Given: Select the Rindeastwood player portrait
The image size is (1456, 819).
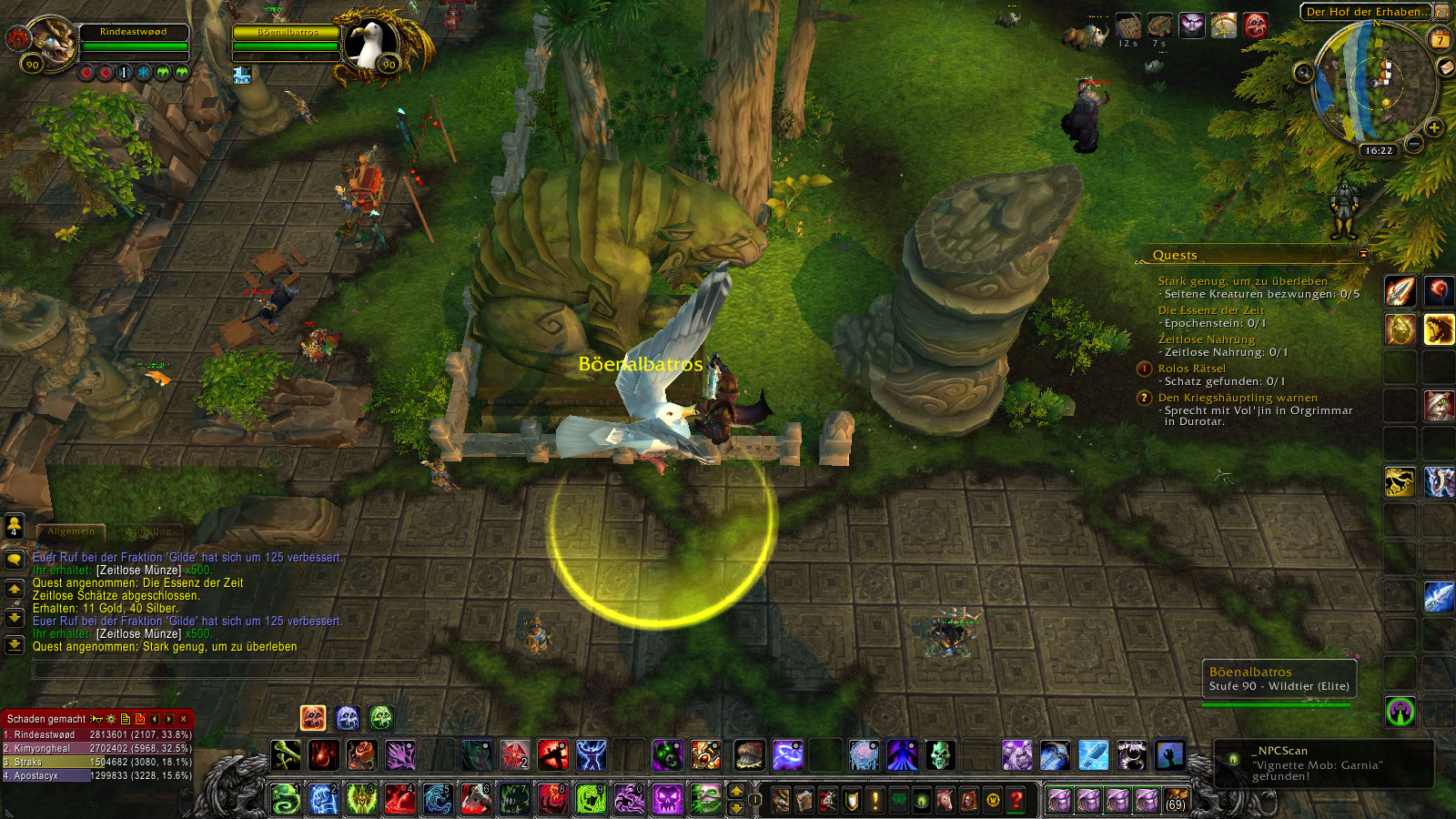Looking at the screenshot, I should point(53,41).
